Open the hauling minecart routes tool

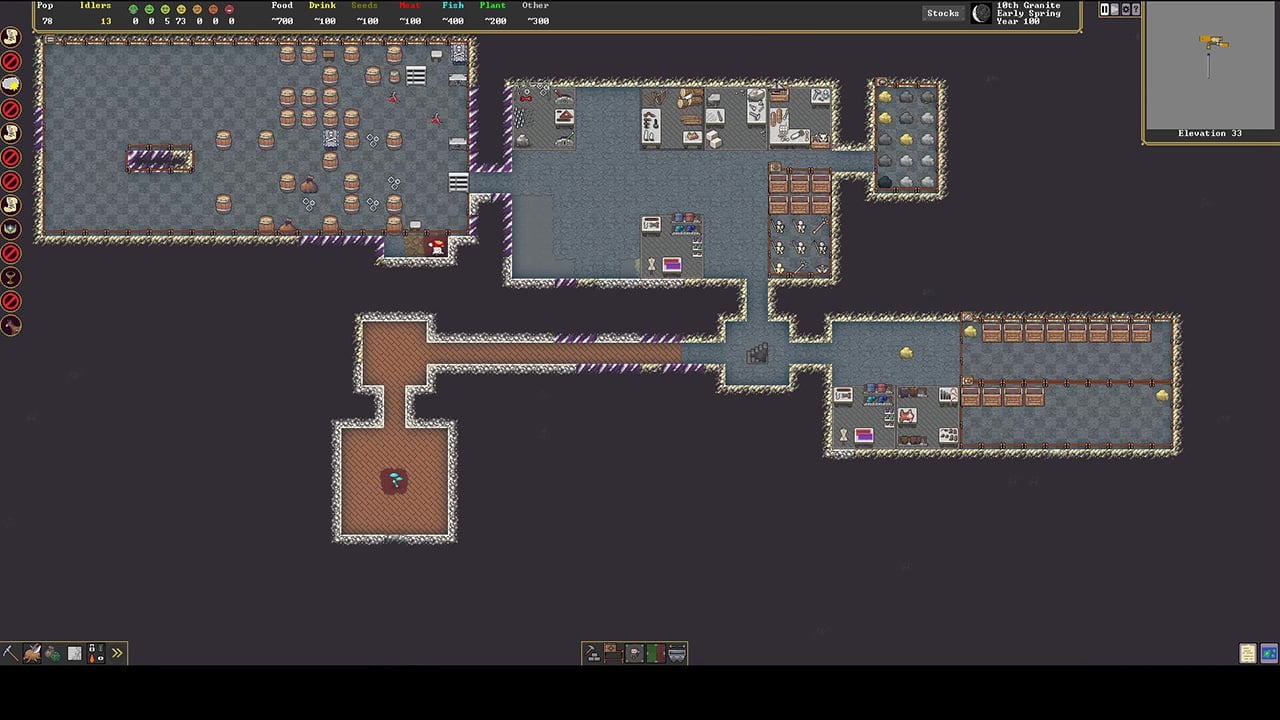click(678, 653)
